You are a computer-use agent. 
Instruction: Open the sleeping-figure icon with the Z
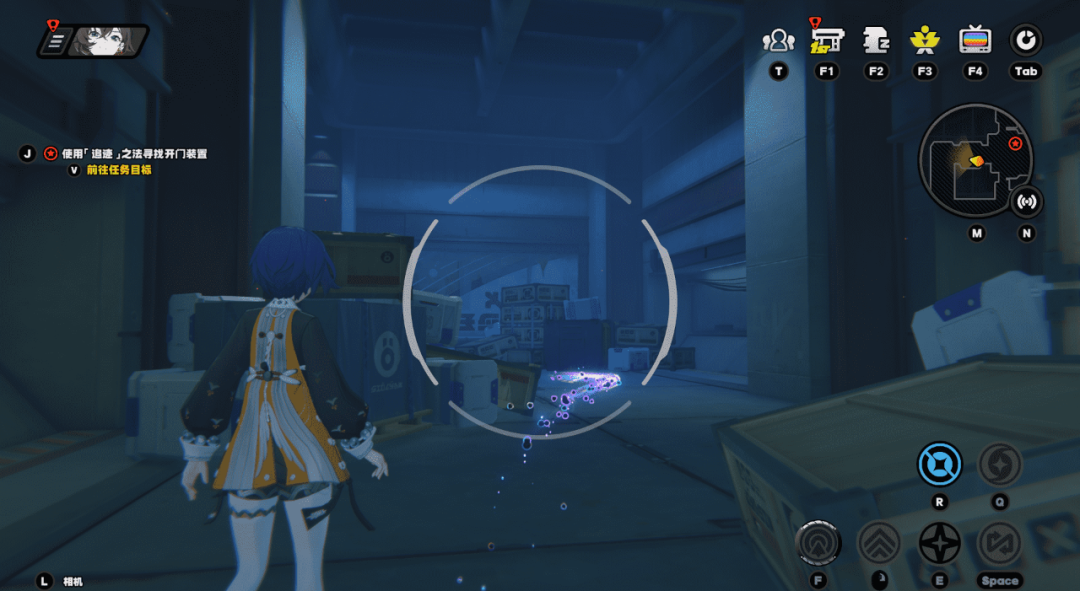pyautogui.click(x=876, y=40)
